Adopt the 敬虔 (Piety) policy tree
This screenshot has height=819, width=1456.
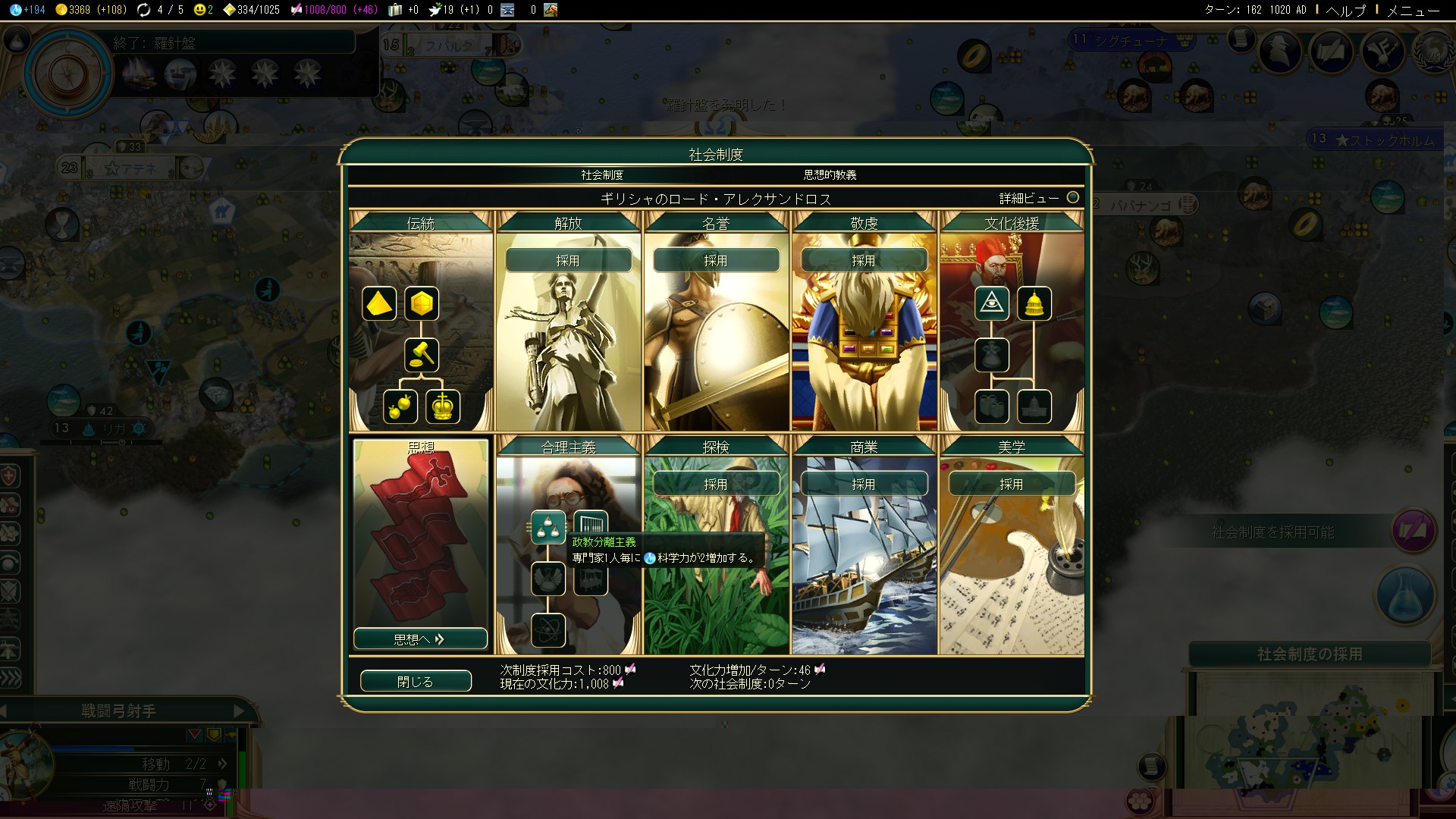864,260
